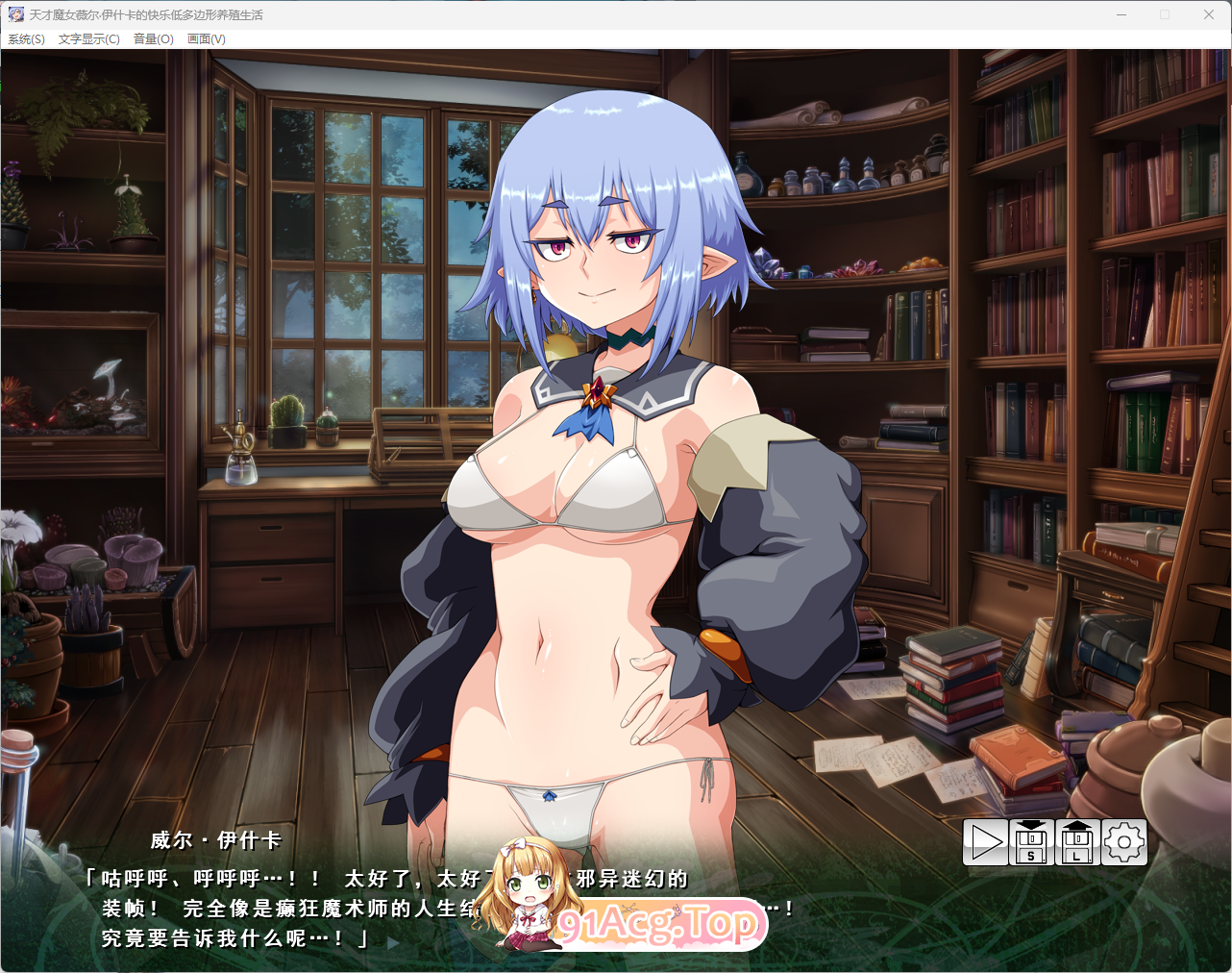Open settings via the gear icon
1232x973 pixels.
(x=1124, y=843)
